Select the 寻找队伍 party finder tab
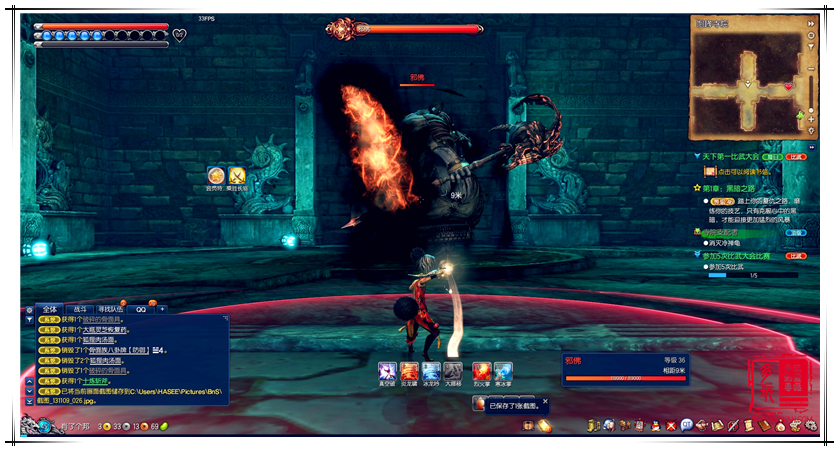Image resolution: width=839 pixels, height=451 pixels. click(111, 309)
